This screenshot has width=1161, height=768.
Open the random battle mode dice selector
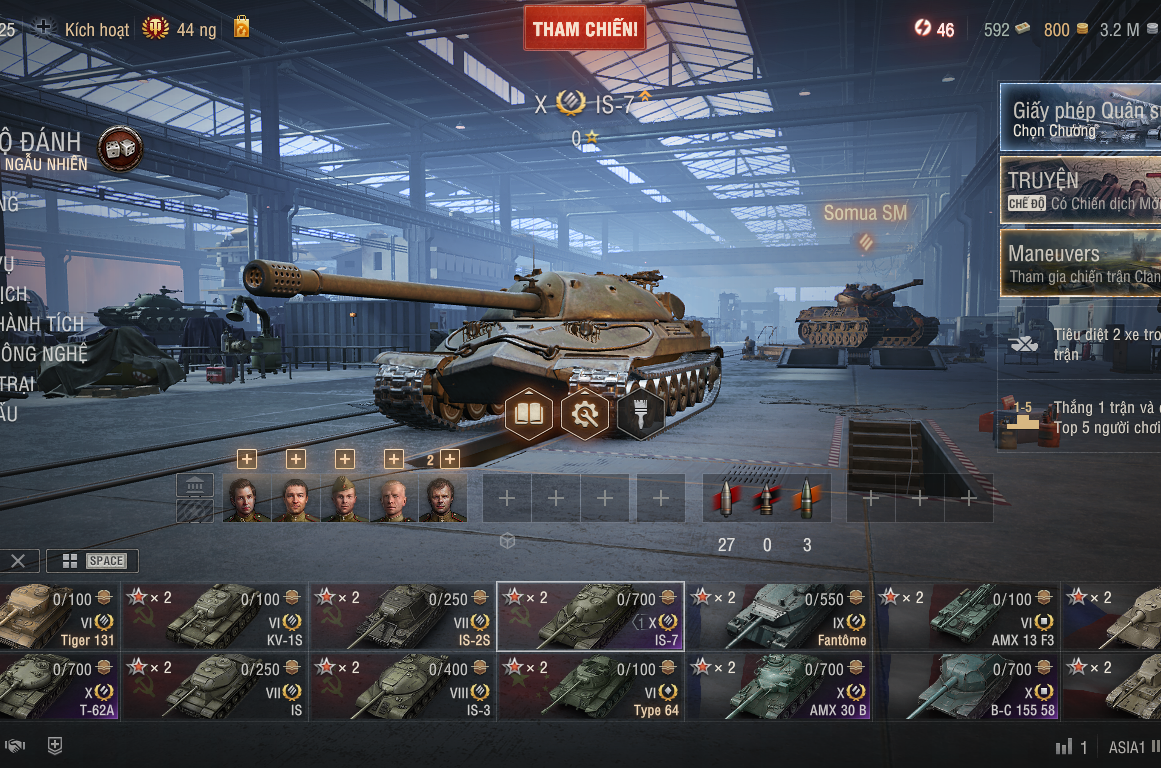120,149
